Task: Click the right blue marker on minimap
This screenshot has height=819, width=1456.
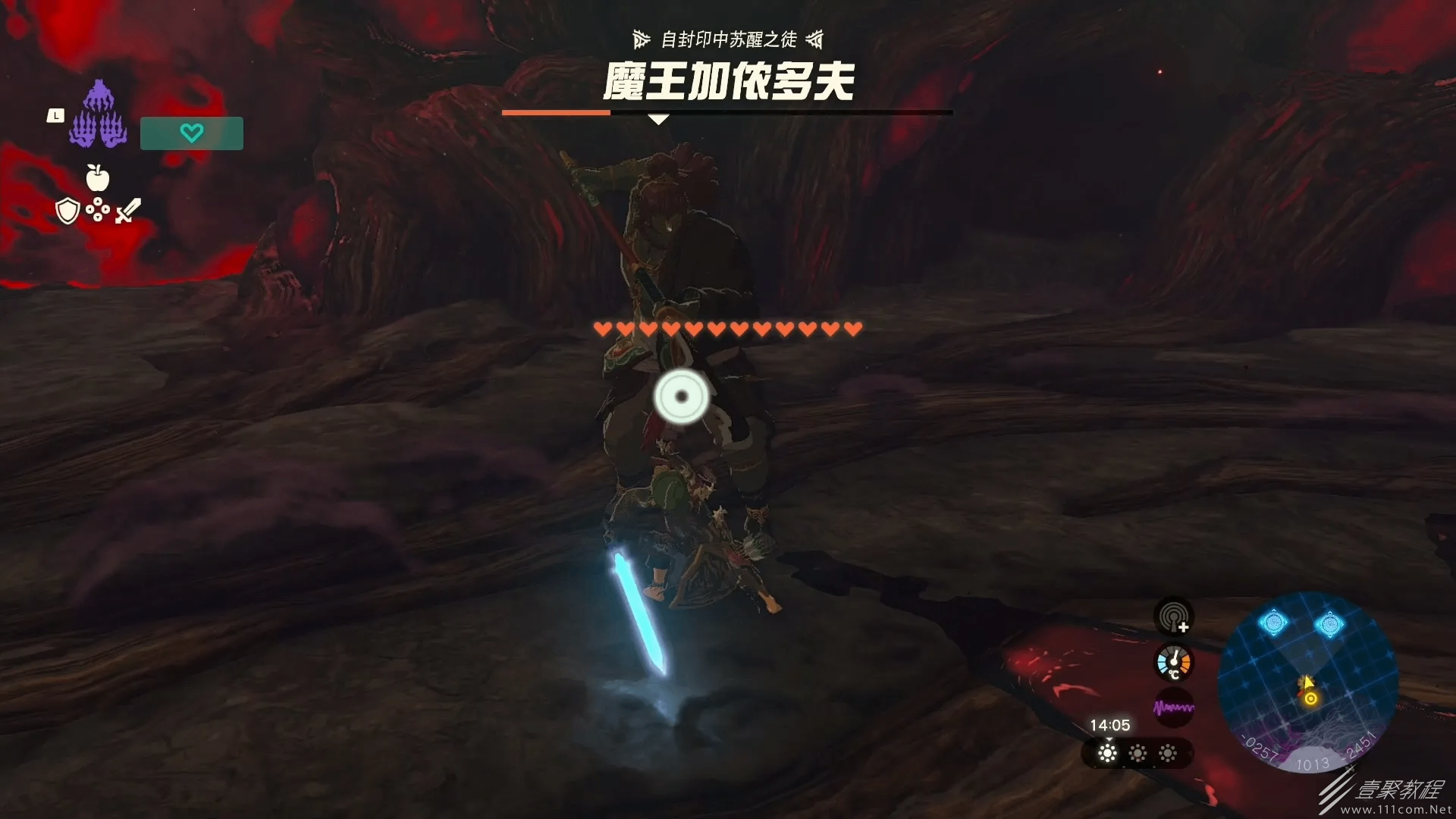Action: (1329, 625)
